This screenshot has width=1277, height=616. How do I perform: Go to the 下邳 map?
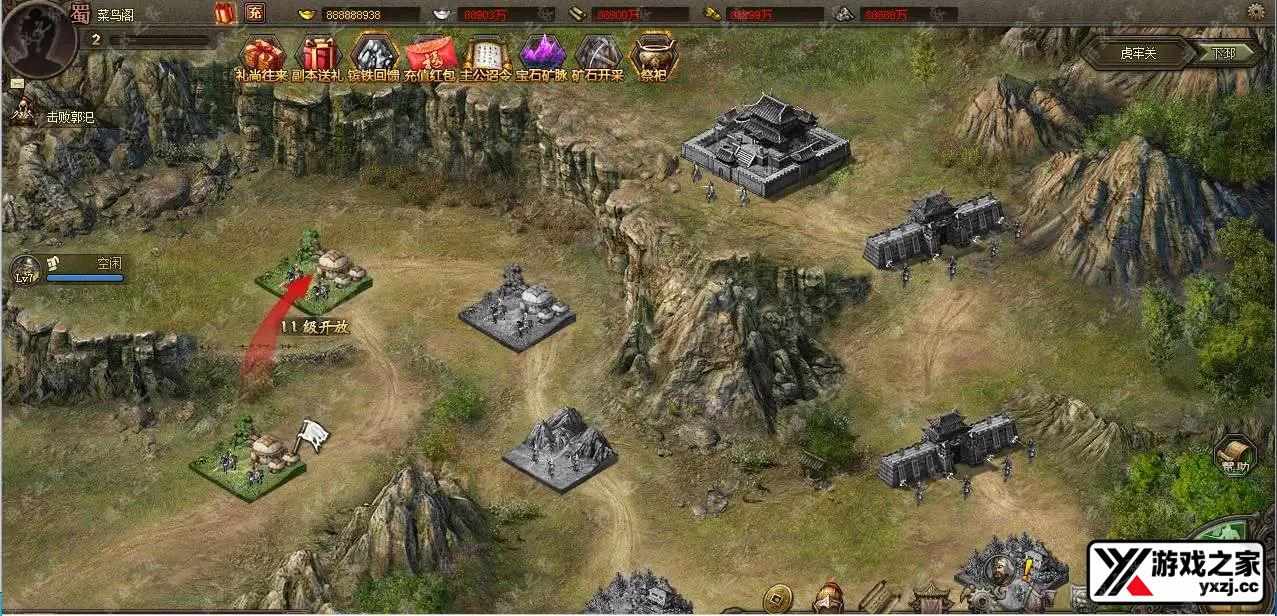tap(1224, 53)
